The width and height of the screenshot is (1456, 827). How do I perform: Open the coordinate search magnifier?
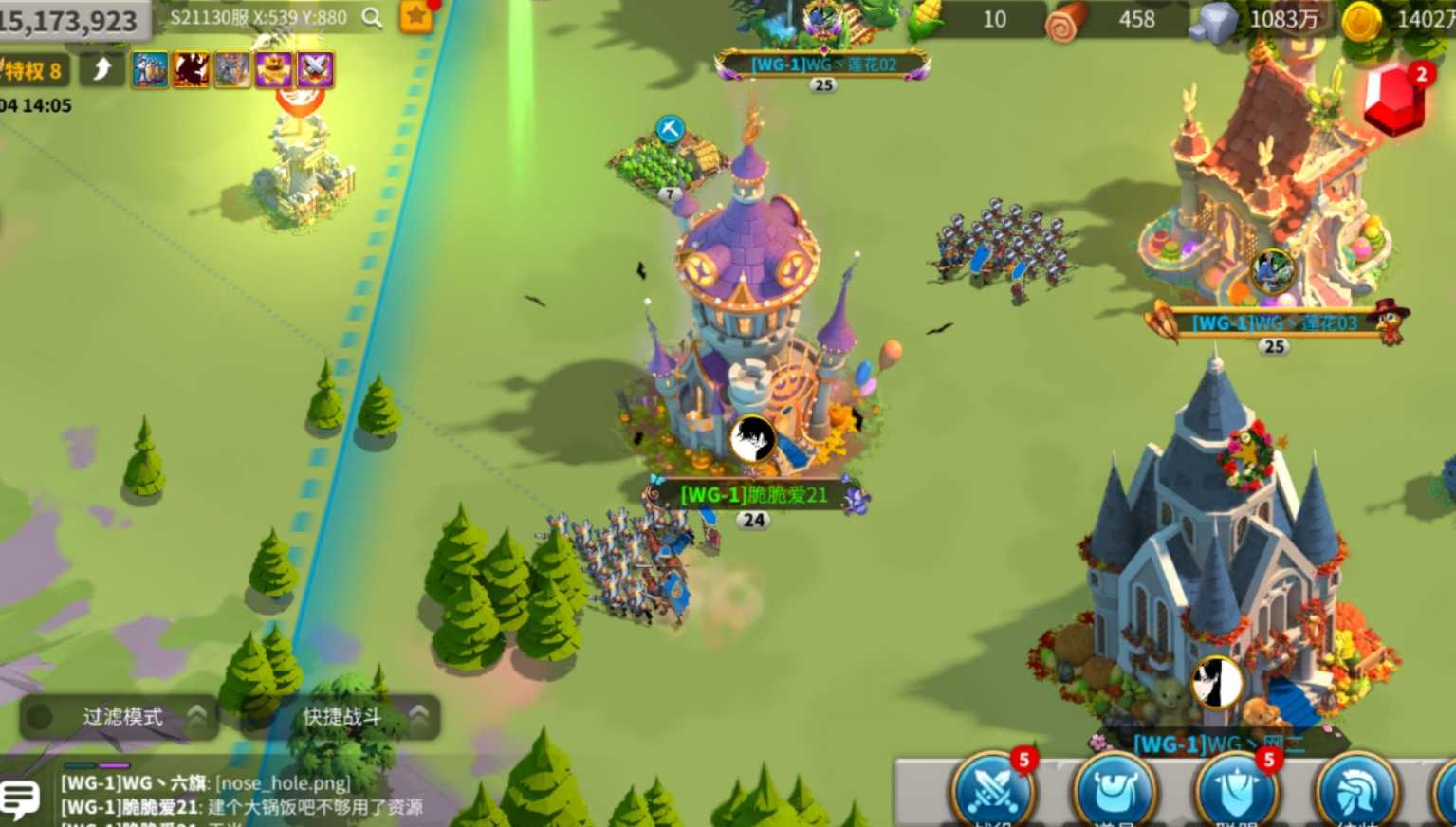tap(373, 18)
